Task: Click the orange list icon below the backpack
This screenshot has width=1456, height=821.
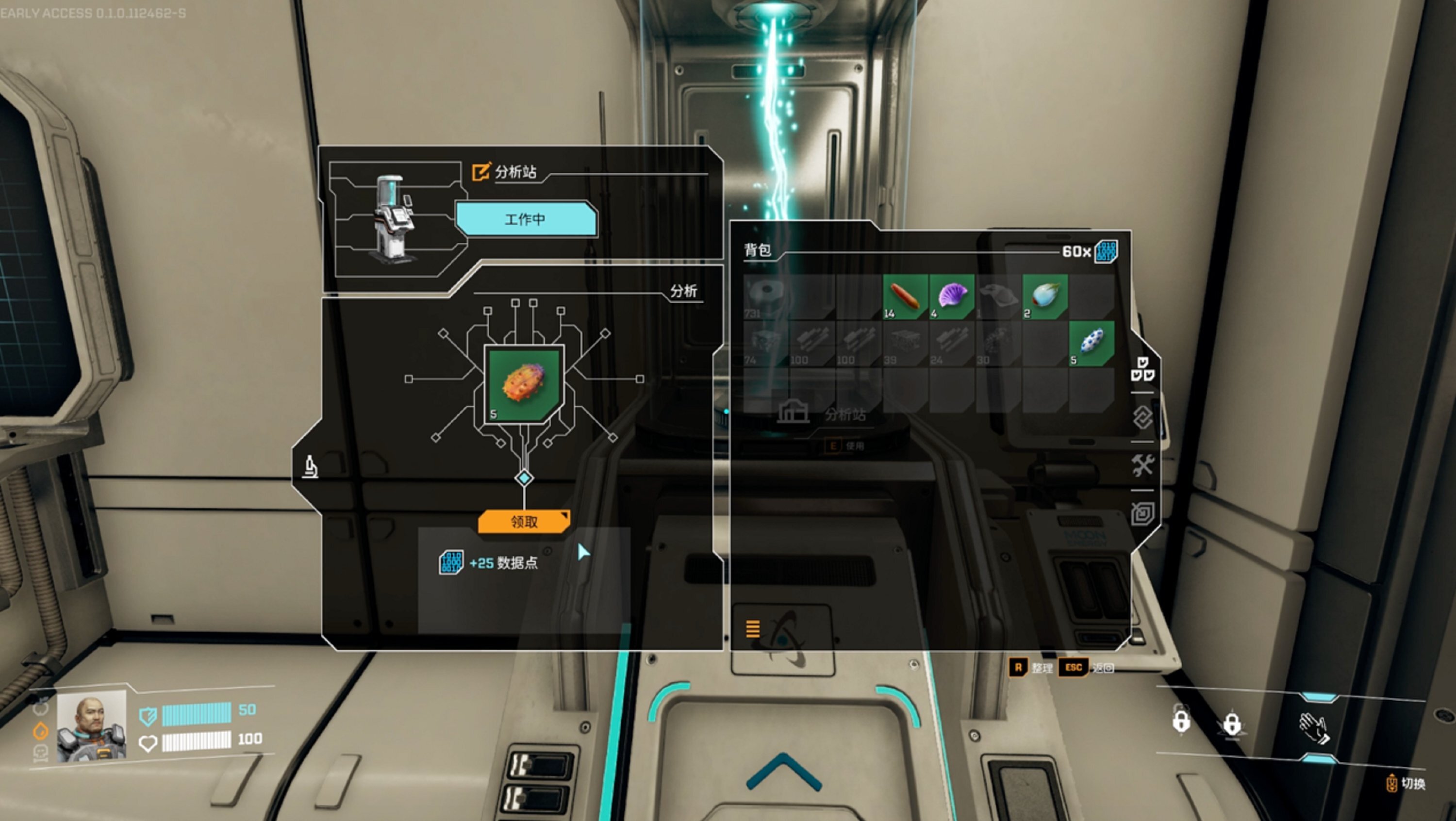Action: pos(752,628)
